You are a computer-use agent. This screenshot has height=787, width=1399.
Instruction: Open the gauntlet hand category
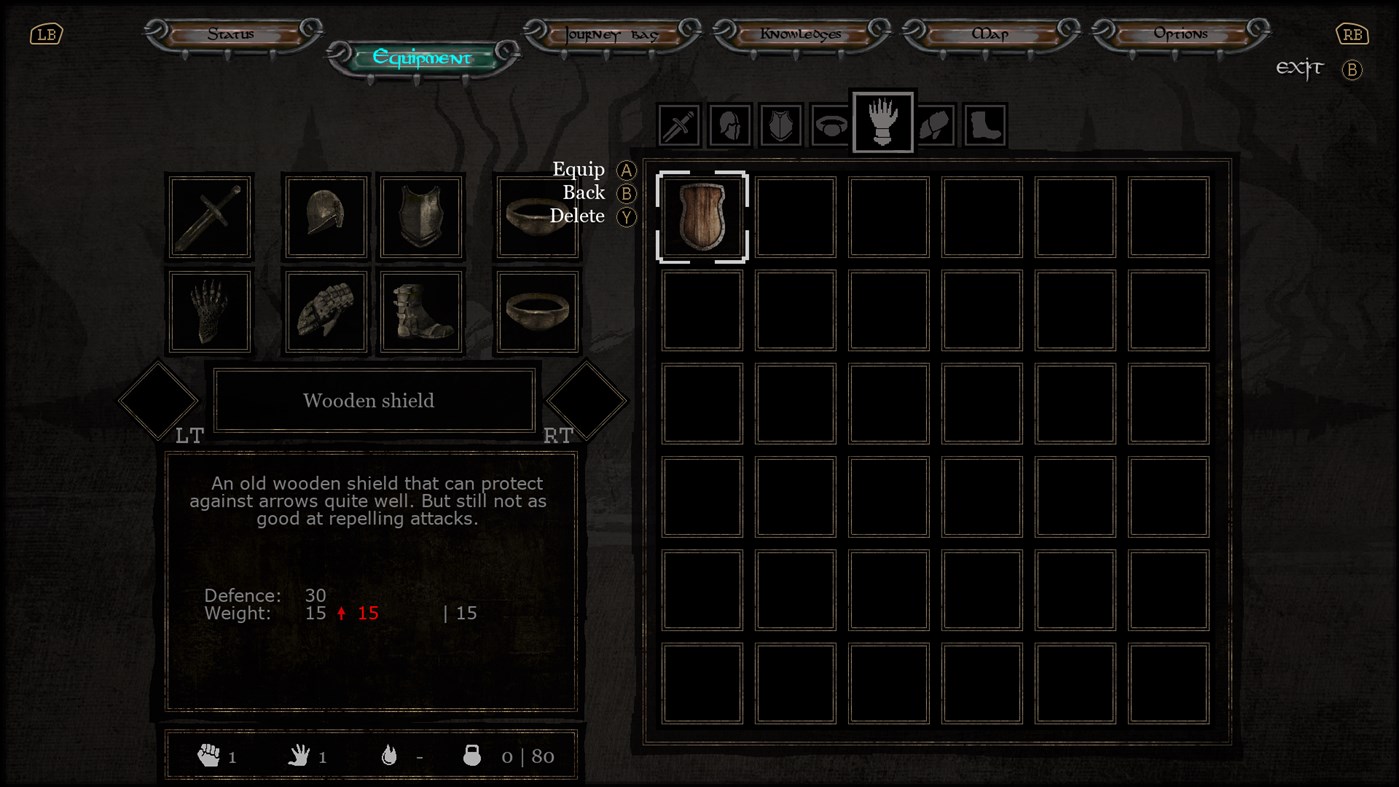click(883, 123)
